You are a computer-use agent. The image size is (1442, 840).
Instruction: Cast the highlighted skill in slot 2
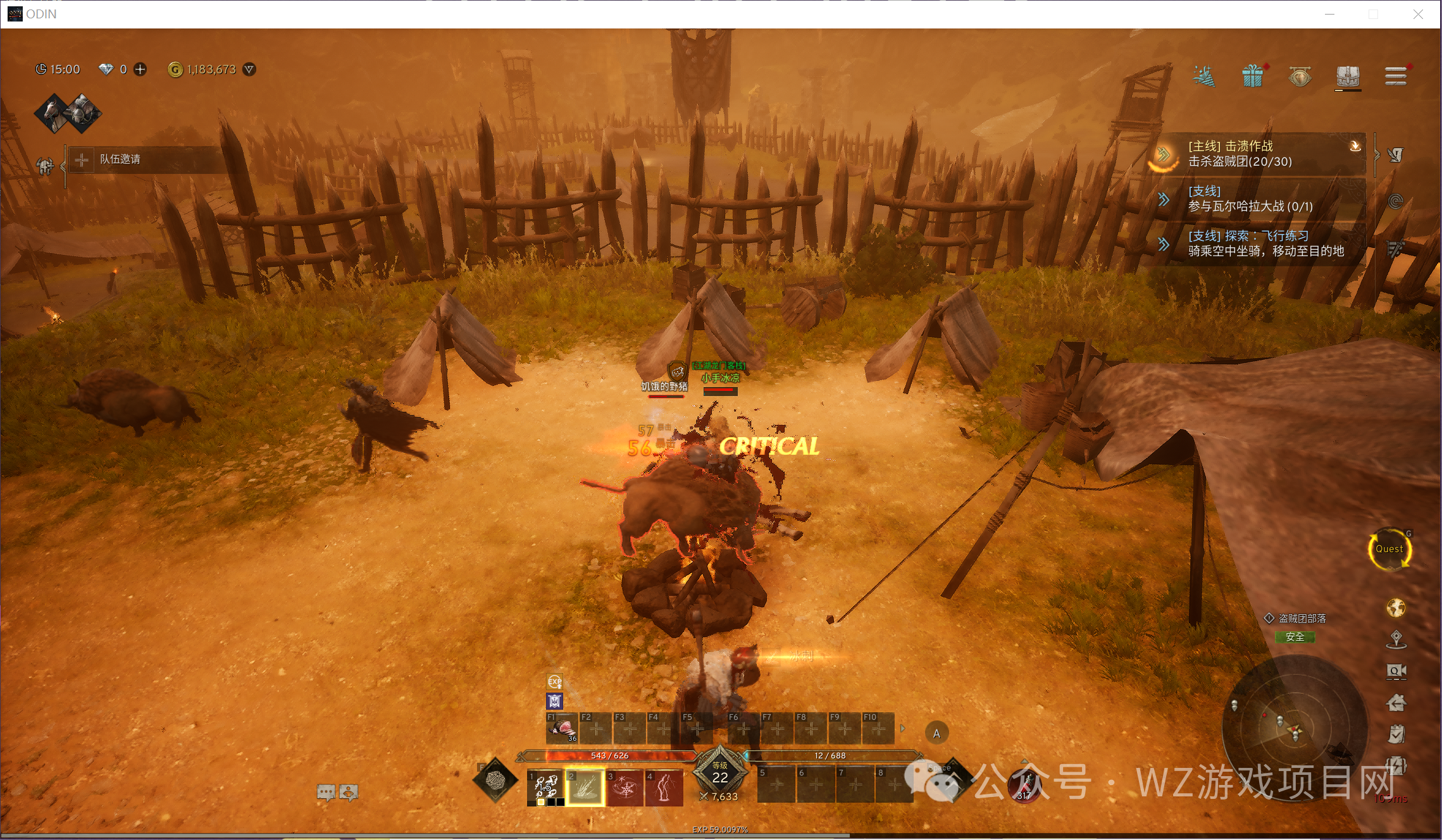tap(585, 787)
